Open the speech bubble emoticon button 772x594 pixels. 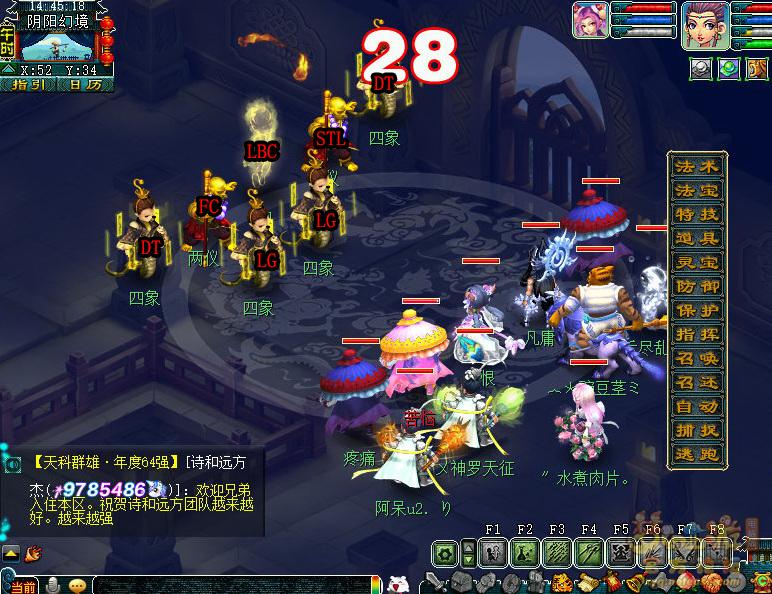point(77,585)
